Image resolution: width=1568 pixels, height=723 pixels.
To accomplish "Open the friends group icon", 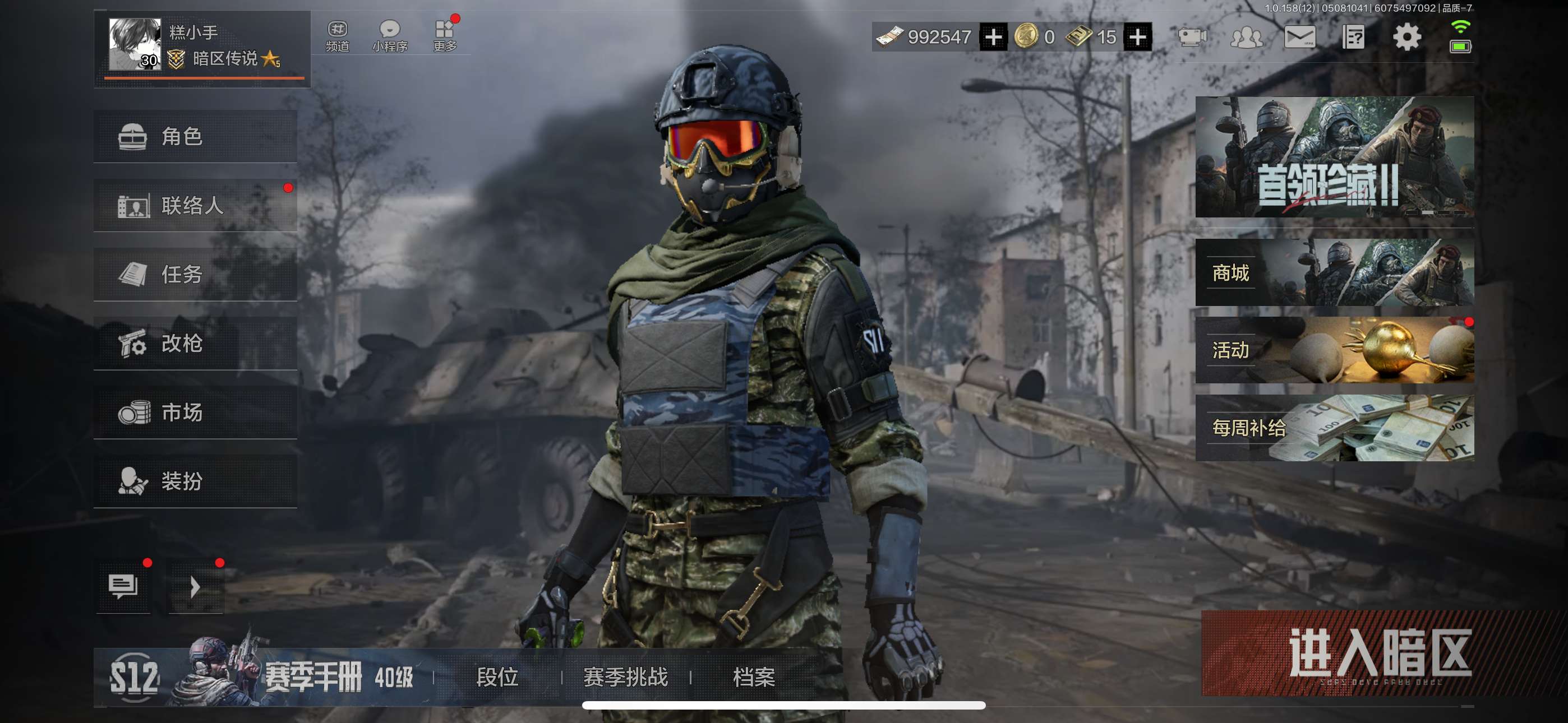I will [1246, 38].
